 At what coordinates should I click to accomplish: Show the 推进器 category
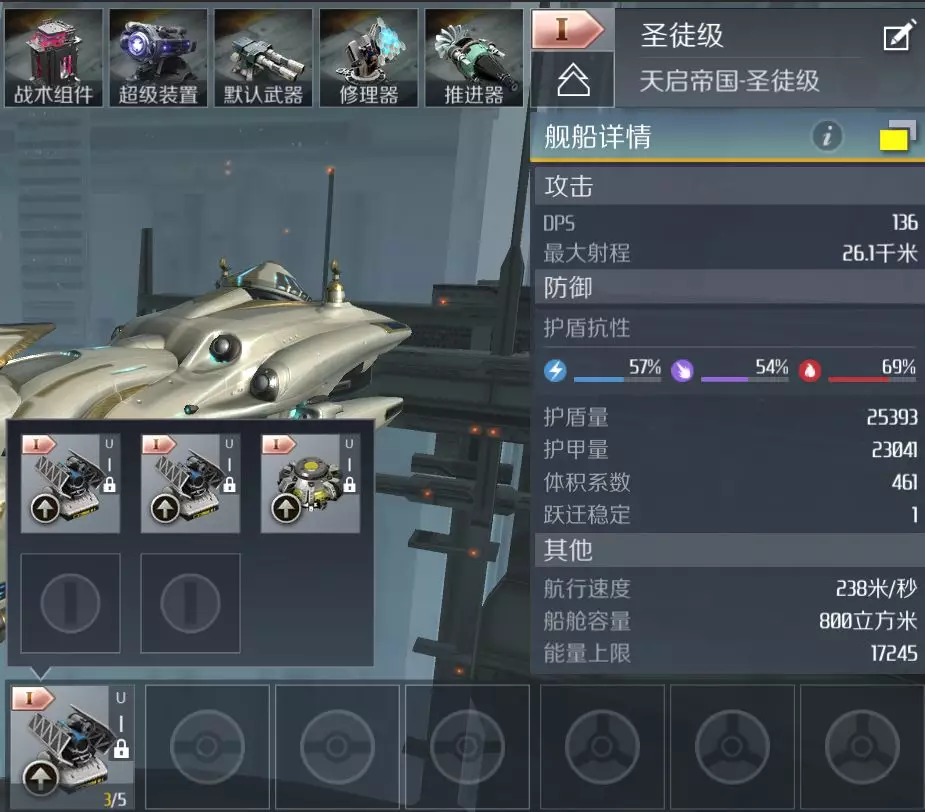474,57
